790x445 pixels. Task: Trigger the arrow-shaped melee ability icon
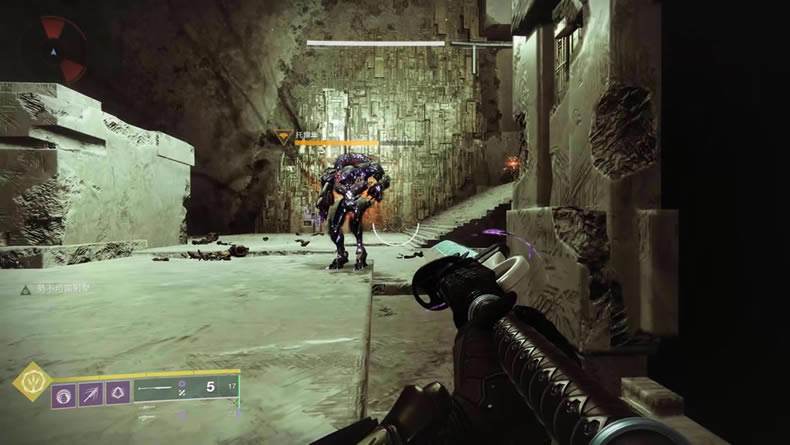click(92, 395)
